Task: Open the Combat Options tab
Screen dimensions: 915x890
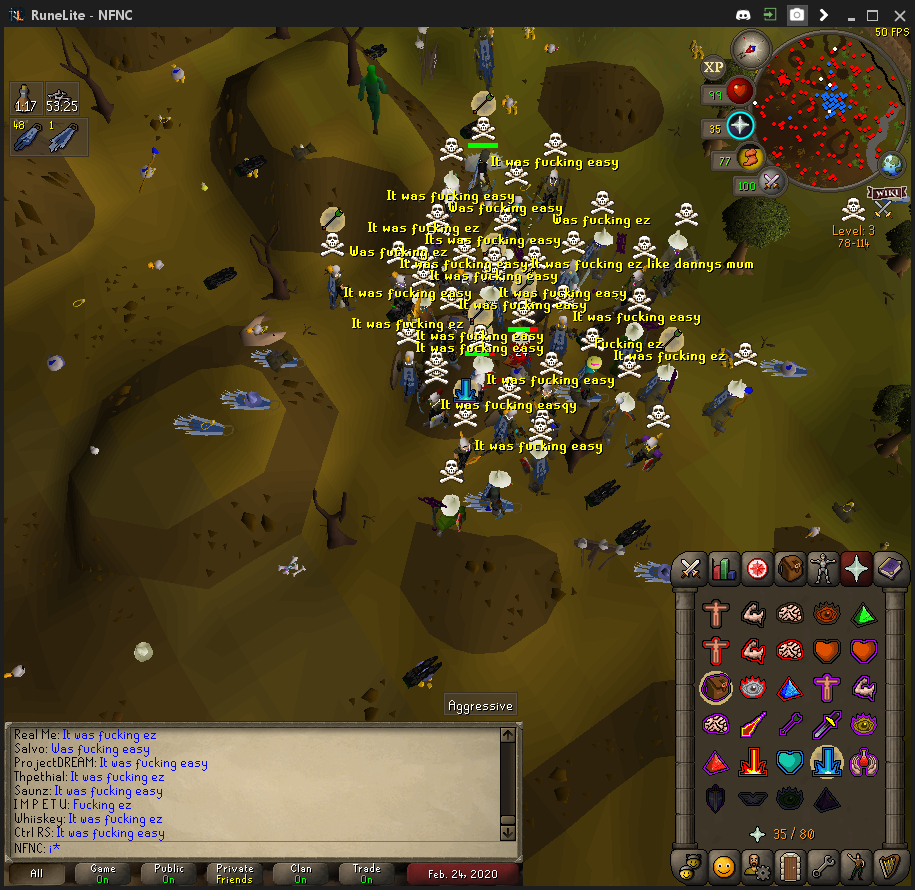Action: pos(690,569)
